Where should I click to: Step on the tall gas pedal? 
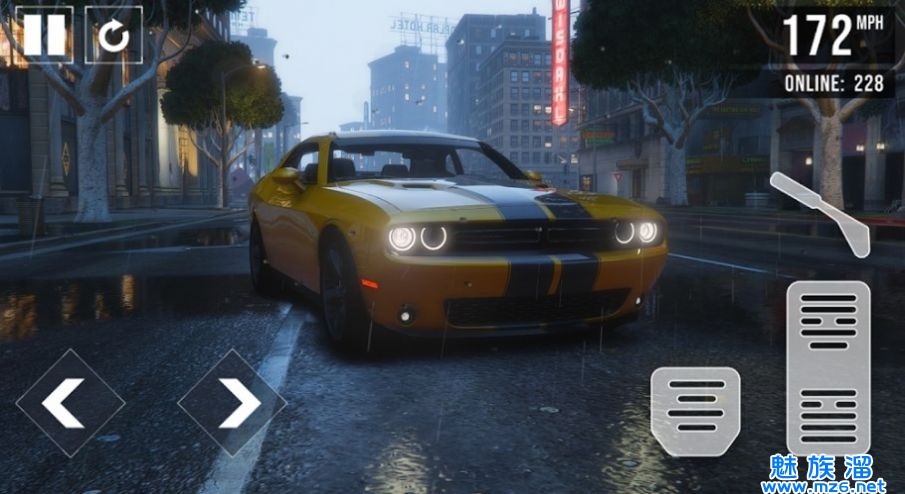828,367
